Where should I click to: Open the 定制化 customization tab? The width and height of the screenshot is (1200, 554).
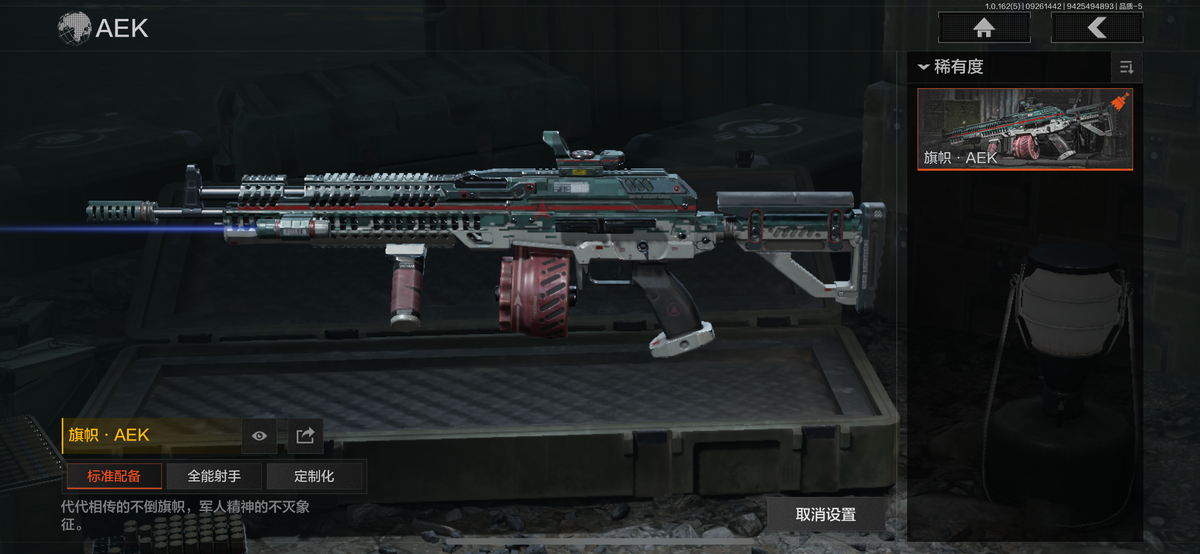[314, 476]
